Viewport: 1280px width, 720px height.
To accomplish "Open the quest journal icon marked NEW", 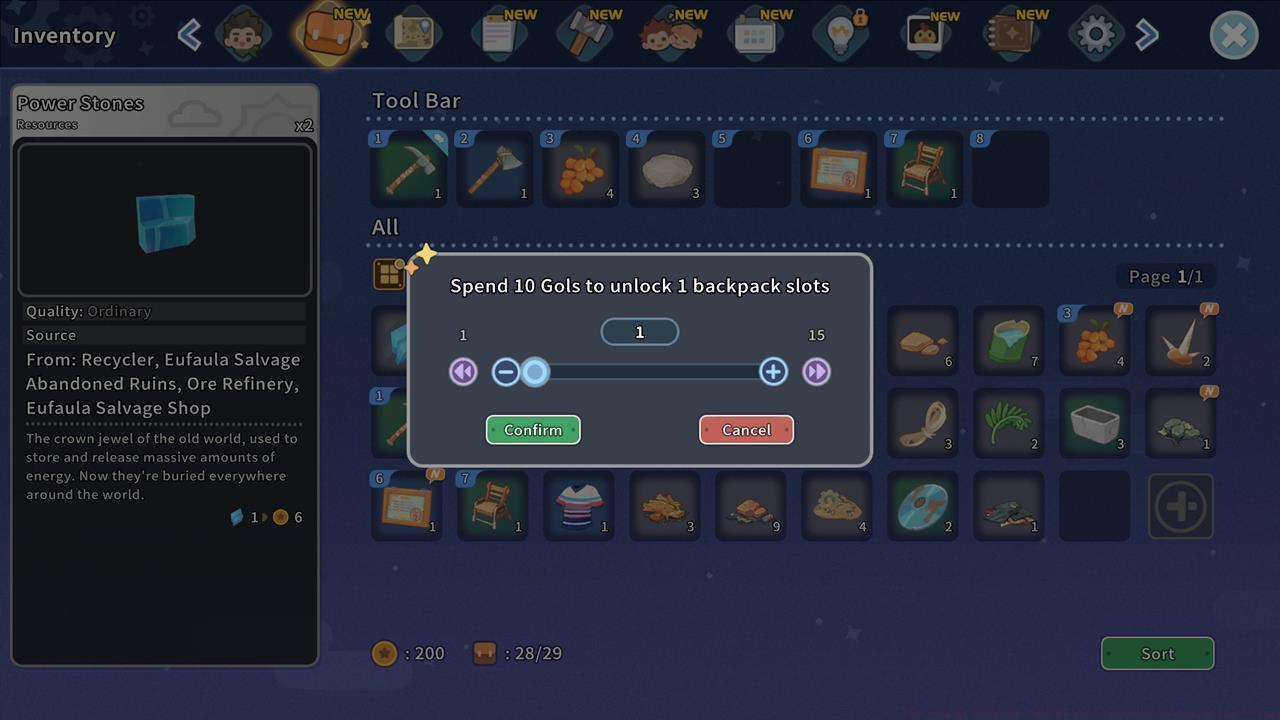I will [x=500, y=33].
